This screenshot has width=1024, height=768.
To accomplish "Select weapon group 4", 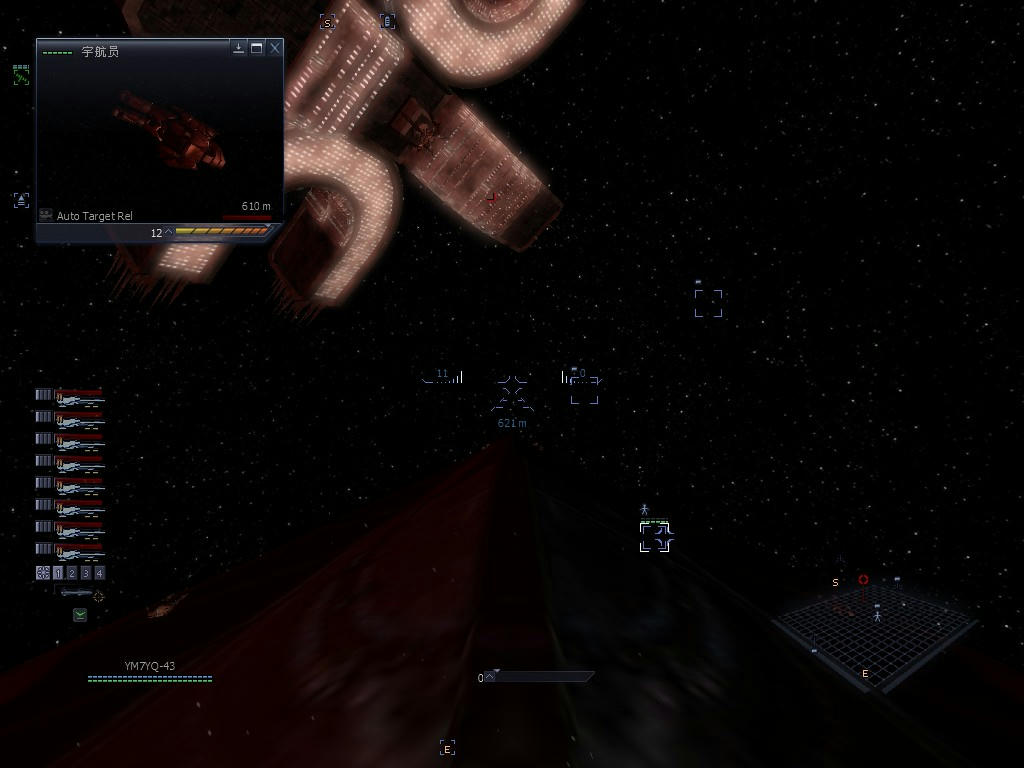I will pyautogui.click(x=99, y=573).
